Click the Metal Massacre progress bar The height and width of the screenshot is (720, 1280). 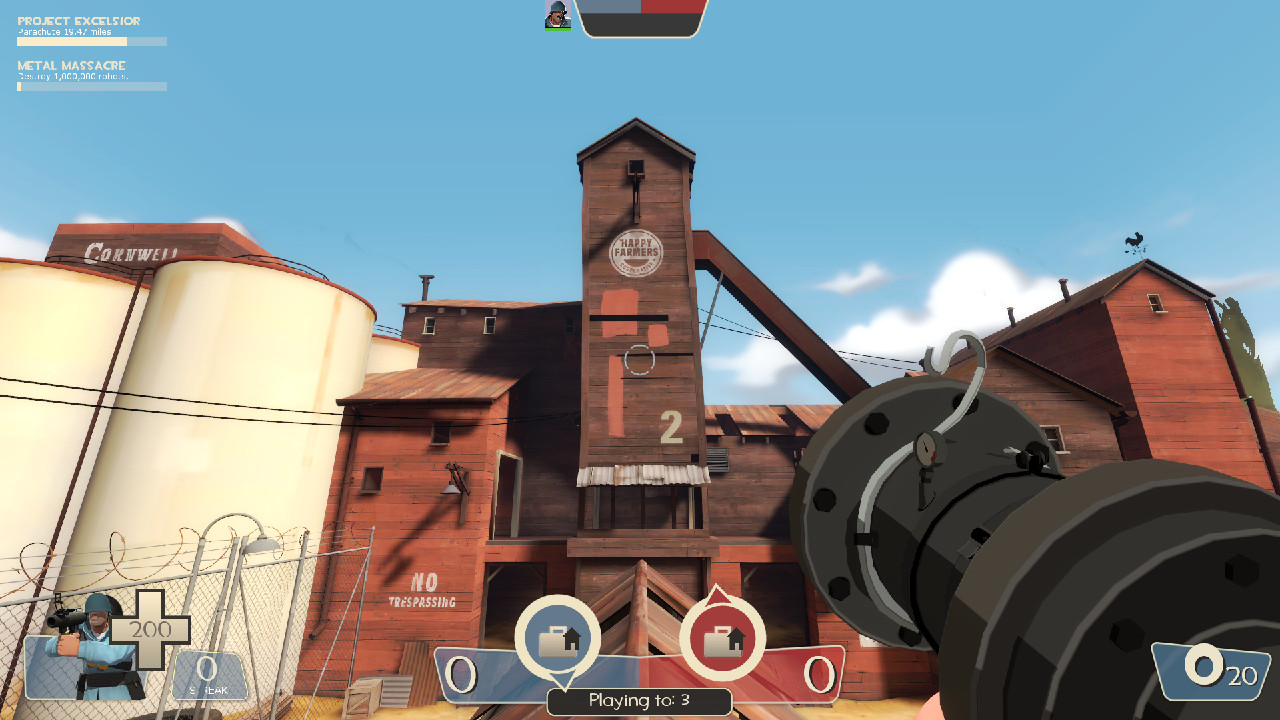tap(90, 86)
